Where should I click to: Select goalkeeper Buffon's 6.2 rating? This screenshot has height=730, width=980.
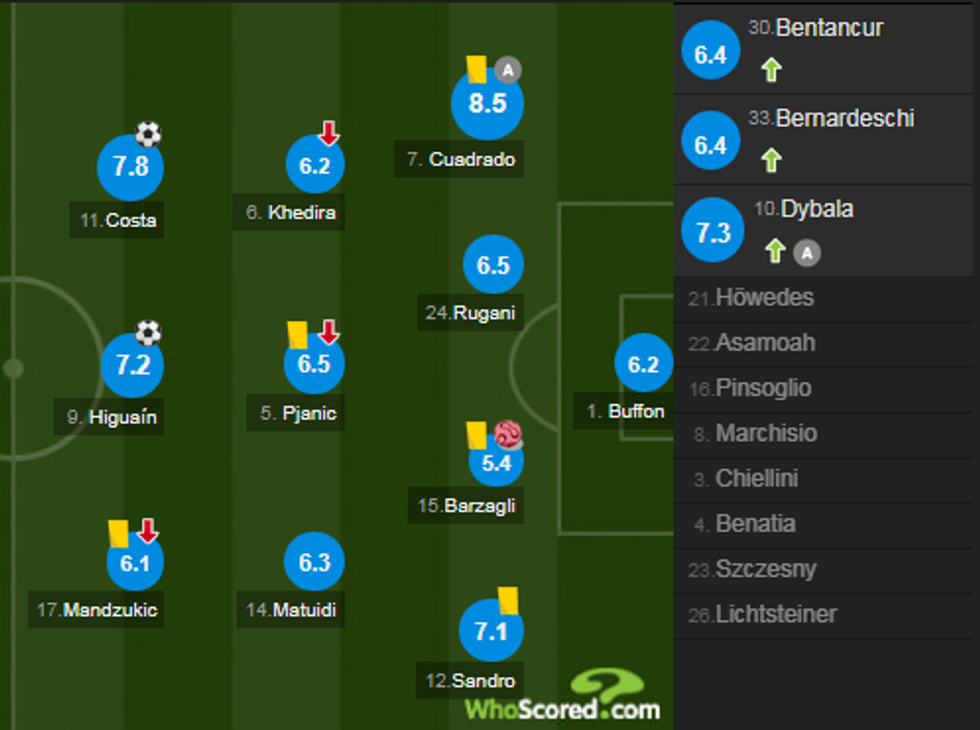click(x=643, y=364)
